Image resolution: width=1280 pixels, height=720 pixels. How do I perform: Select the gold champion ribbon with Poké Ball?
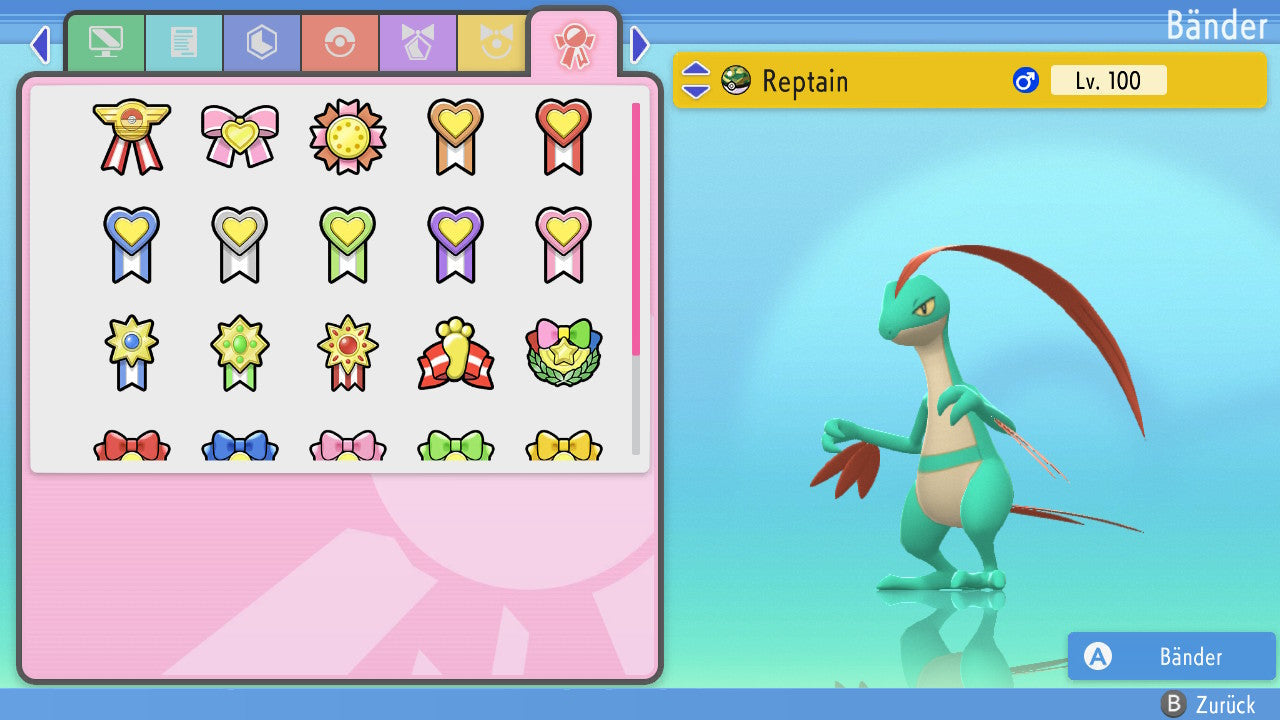(x=131, y=136)
